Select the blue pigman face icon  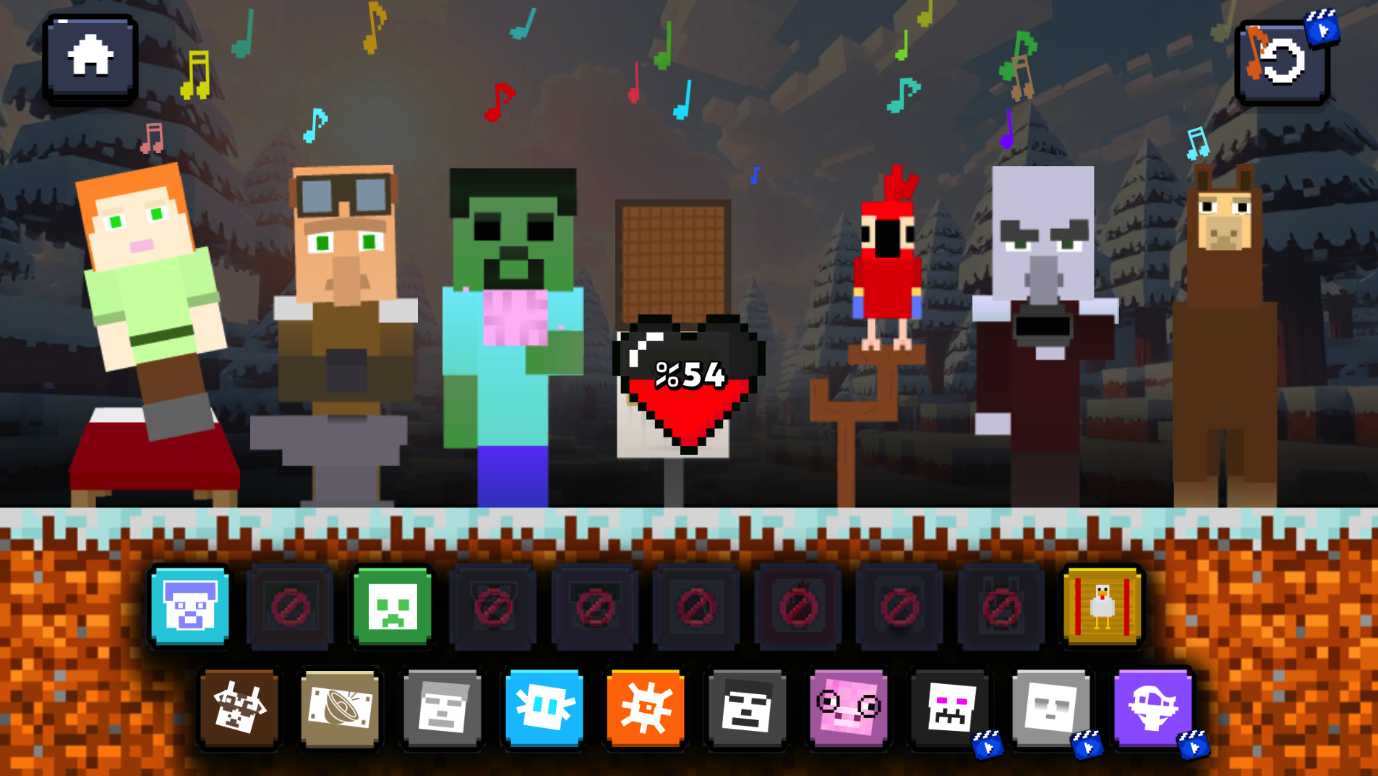tap(191, 608)
